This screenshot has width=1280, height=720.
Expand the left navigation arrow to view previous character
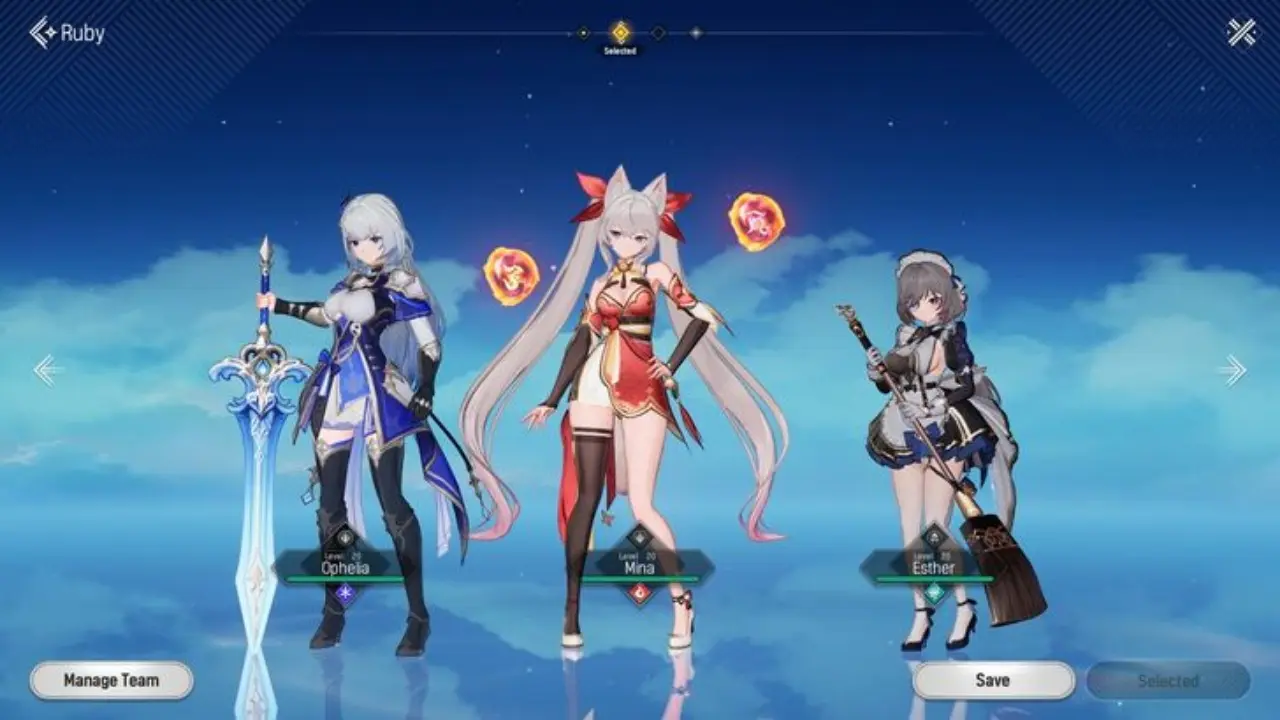(44, 371)
